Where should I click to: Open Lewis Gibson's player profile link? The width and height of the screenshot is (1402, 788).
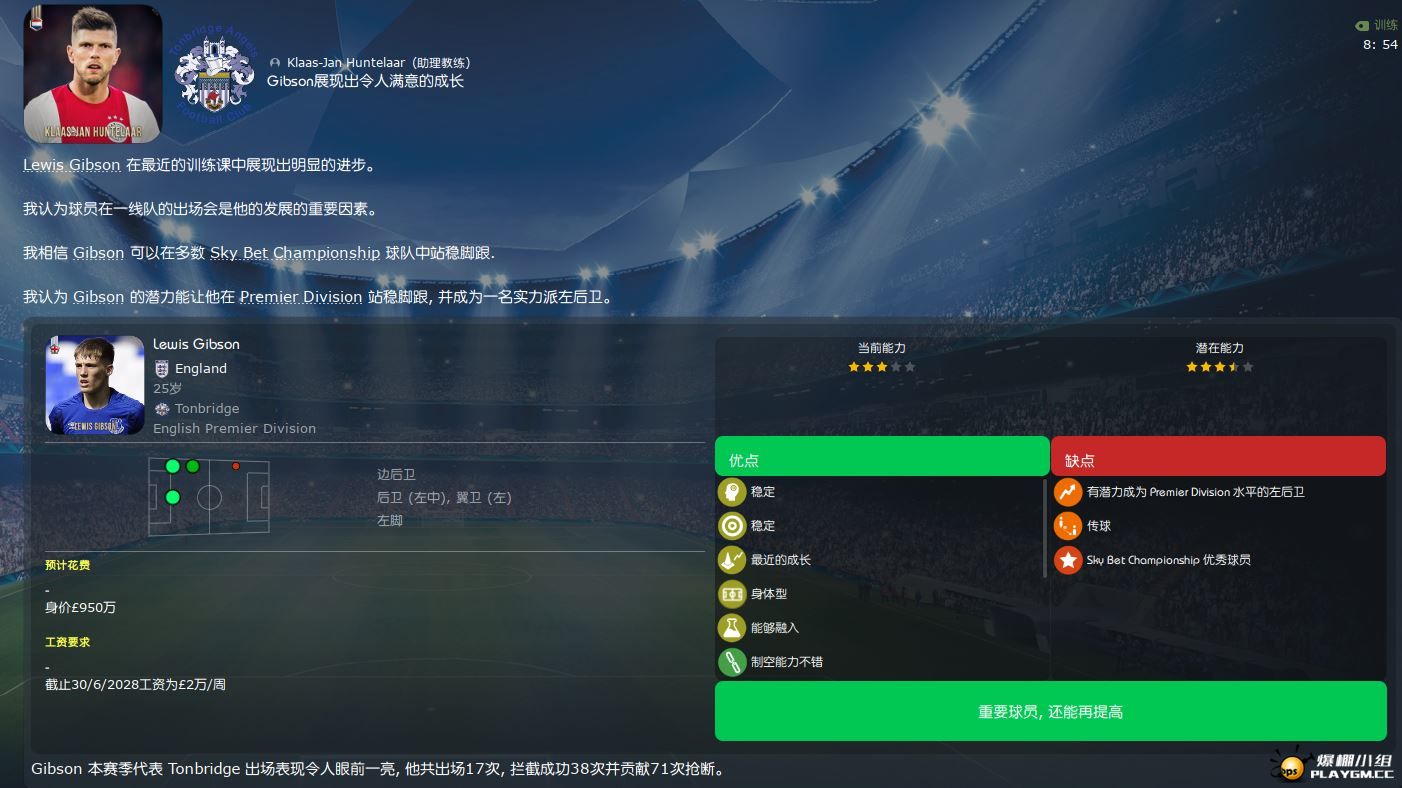coord(71,165)
